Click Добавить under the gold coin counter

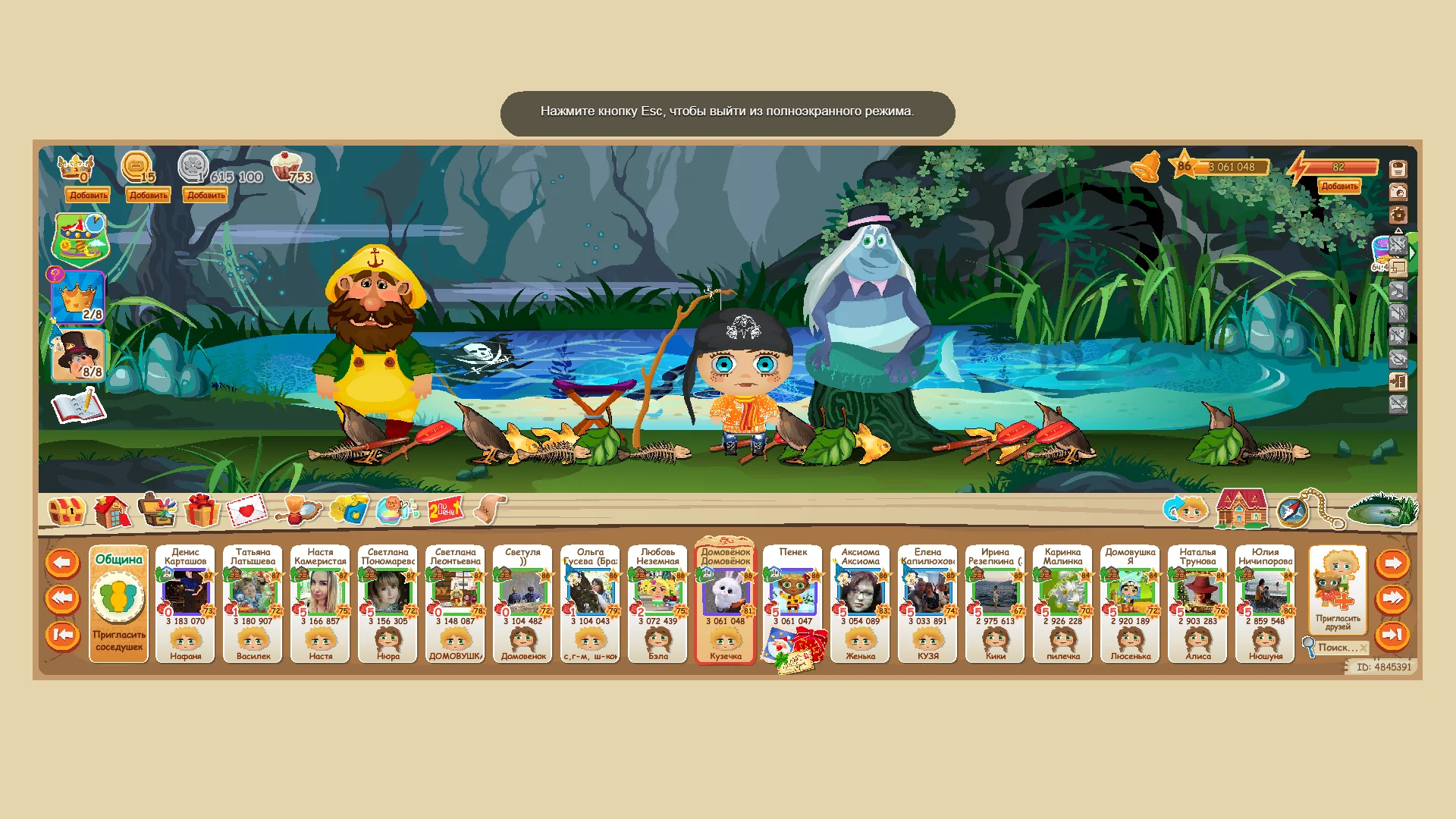[x=148, y=195]
